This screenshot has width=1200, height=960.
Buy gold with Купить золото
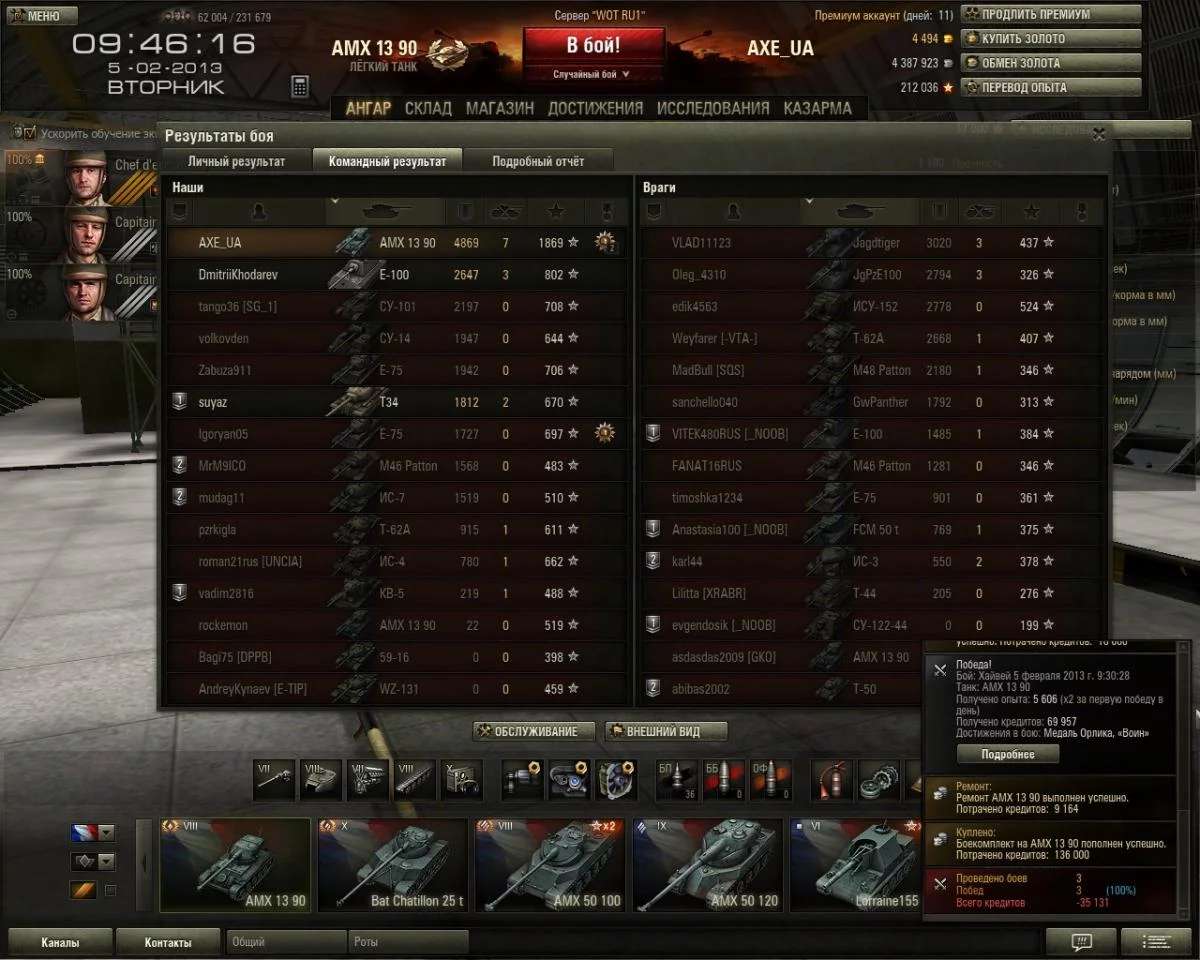pos(1051,39)
